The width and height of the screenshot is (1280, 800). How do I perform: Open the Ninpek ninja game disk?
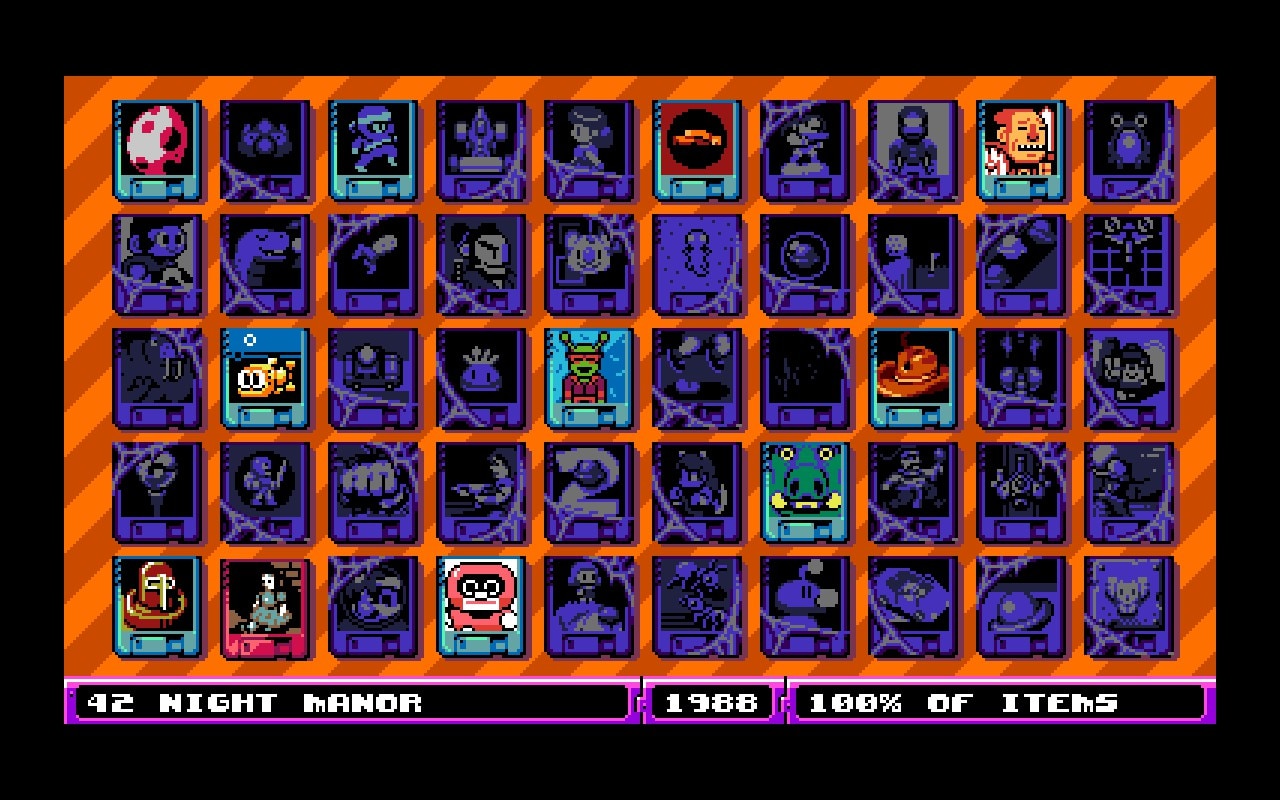(373, 150)
